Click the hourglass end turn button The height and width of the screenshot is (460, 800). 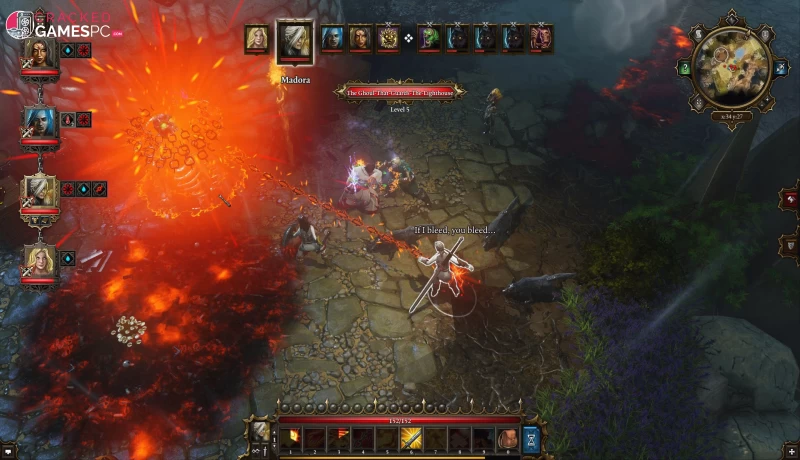coord(531,438)
